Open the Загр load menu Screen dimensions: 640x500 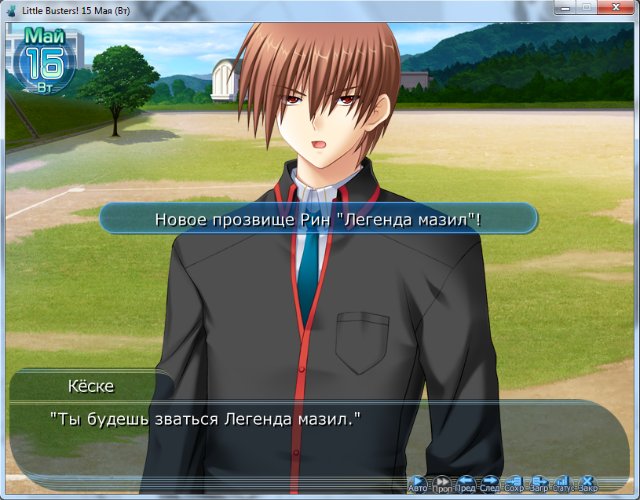(x=540, y=483)
